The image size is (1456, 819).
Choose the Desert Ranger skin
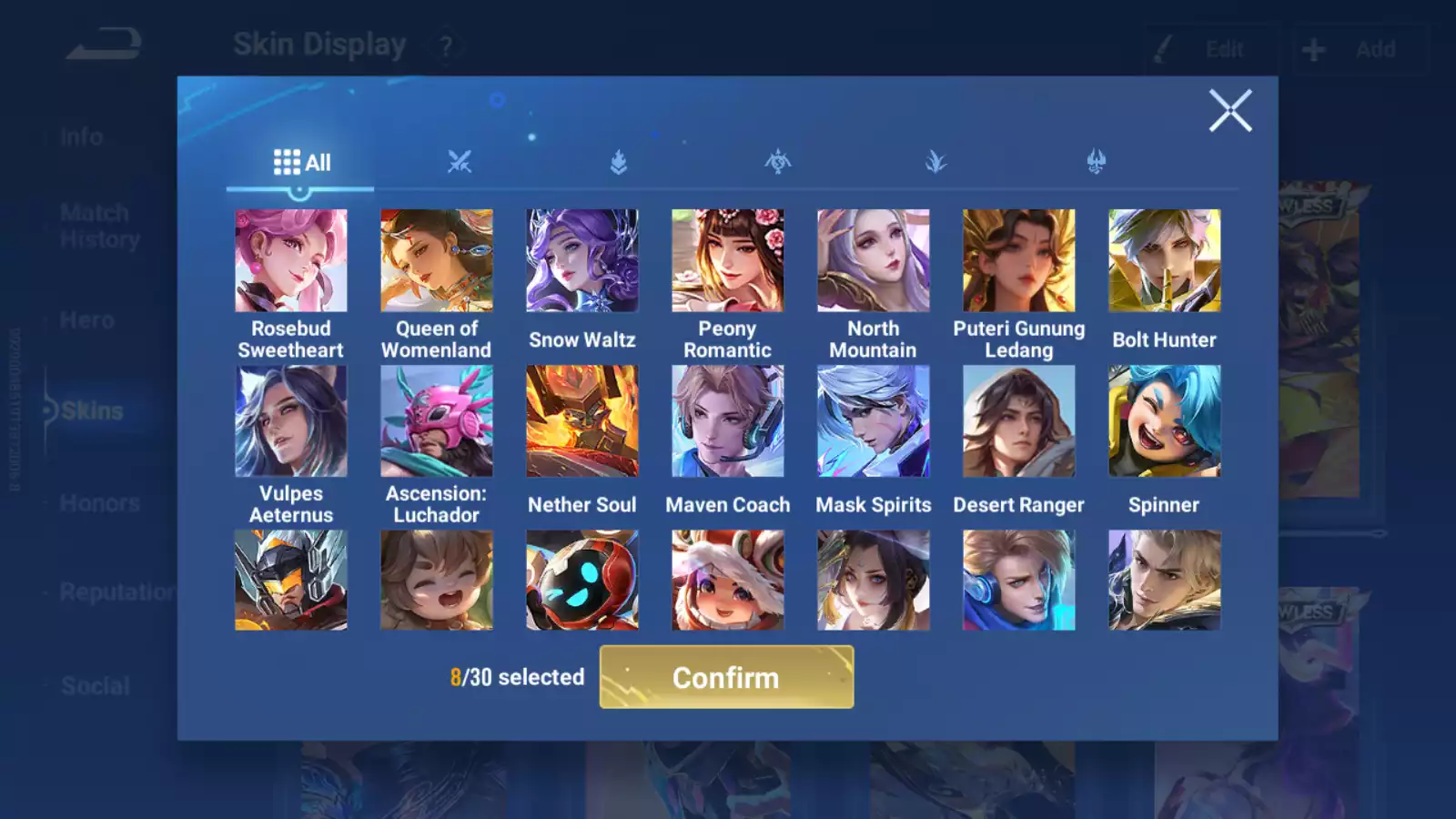(1018, 421)
